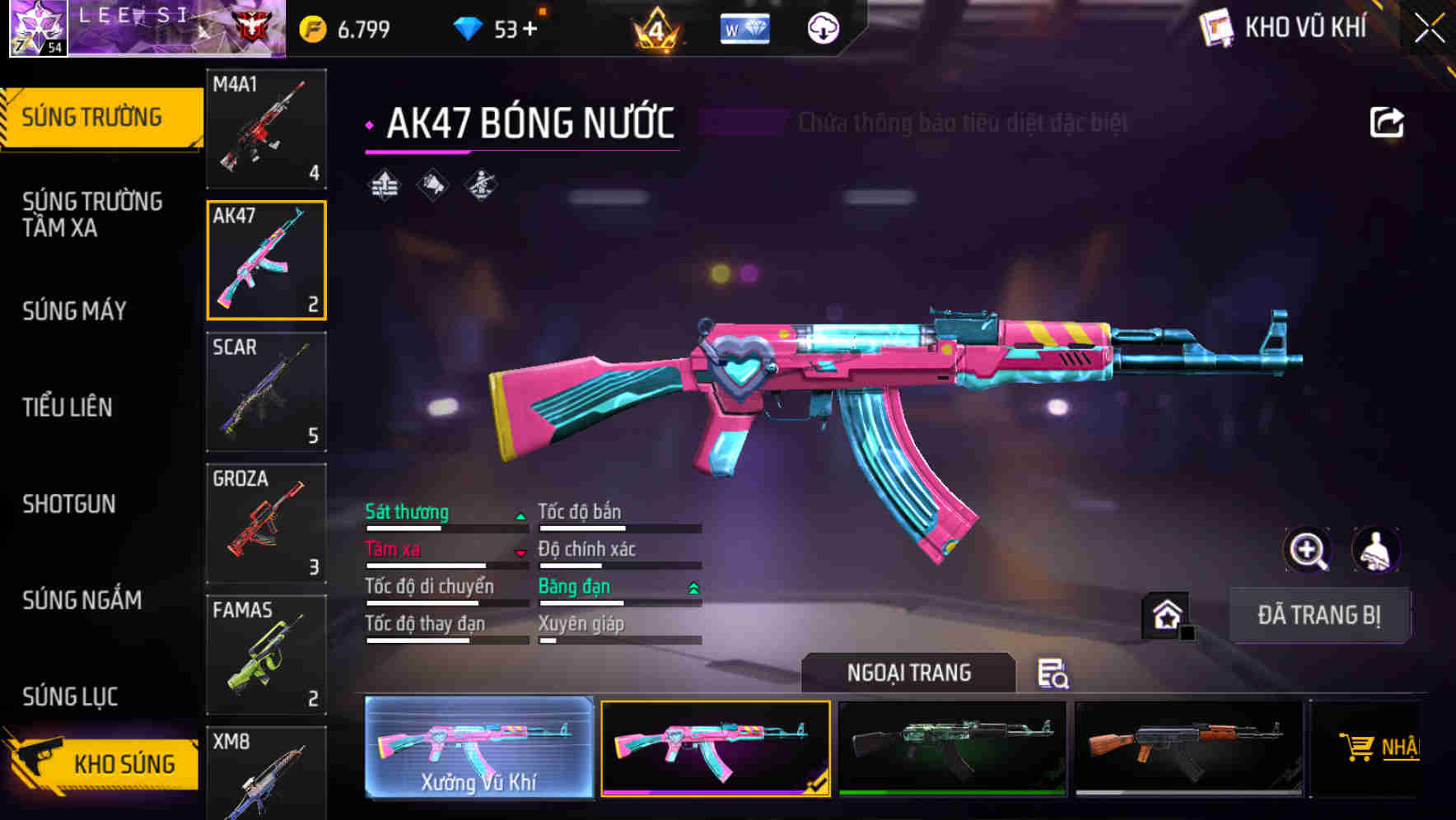Expand the SÚNG TRƯỜNG TẦM XA category
Viewport: 1456px width, 820px height.
coord(93,215)
